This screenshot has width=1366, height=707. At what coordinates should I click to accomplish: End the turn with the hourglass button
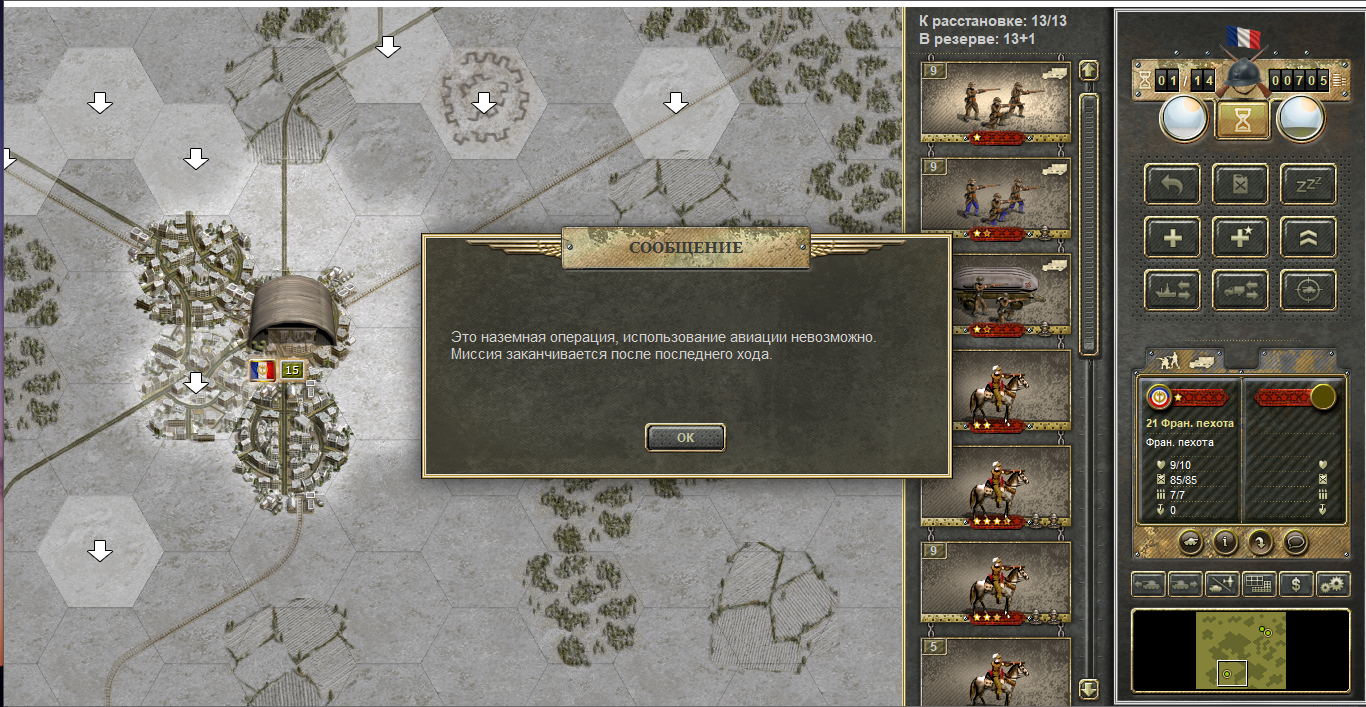(x=1242, y=121)
